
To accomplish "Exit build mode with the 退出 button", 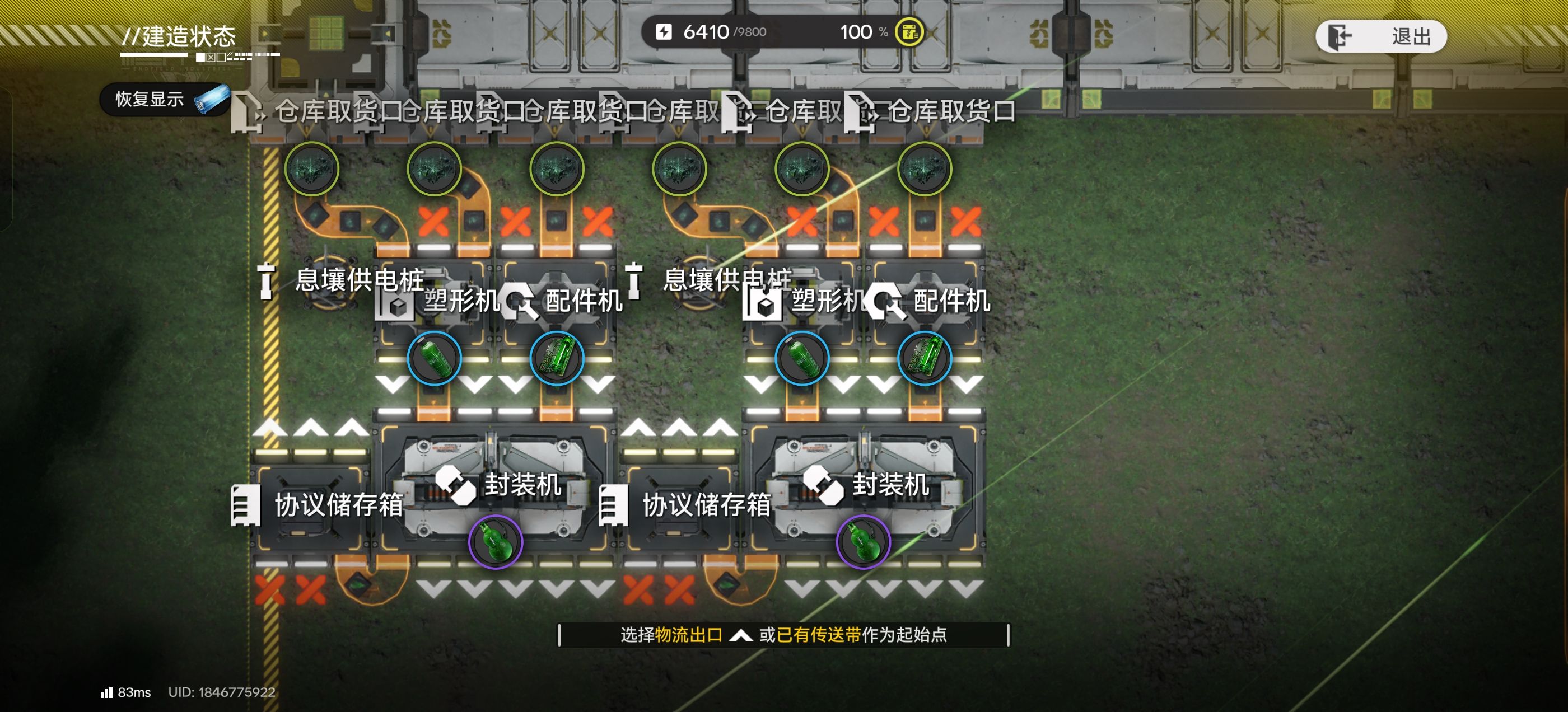I will (1380, 36).
